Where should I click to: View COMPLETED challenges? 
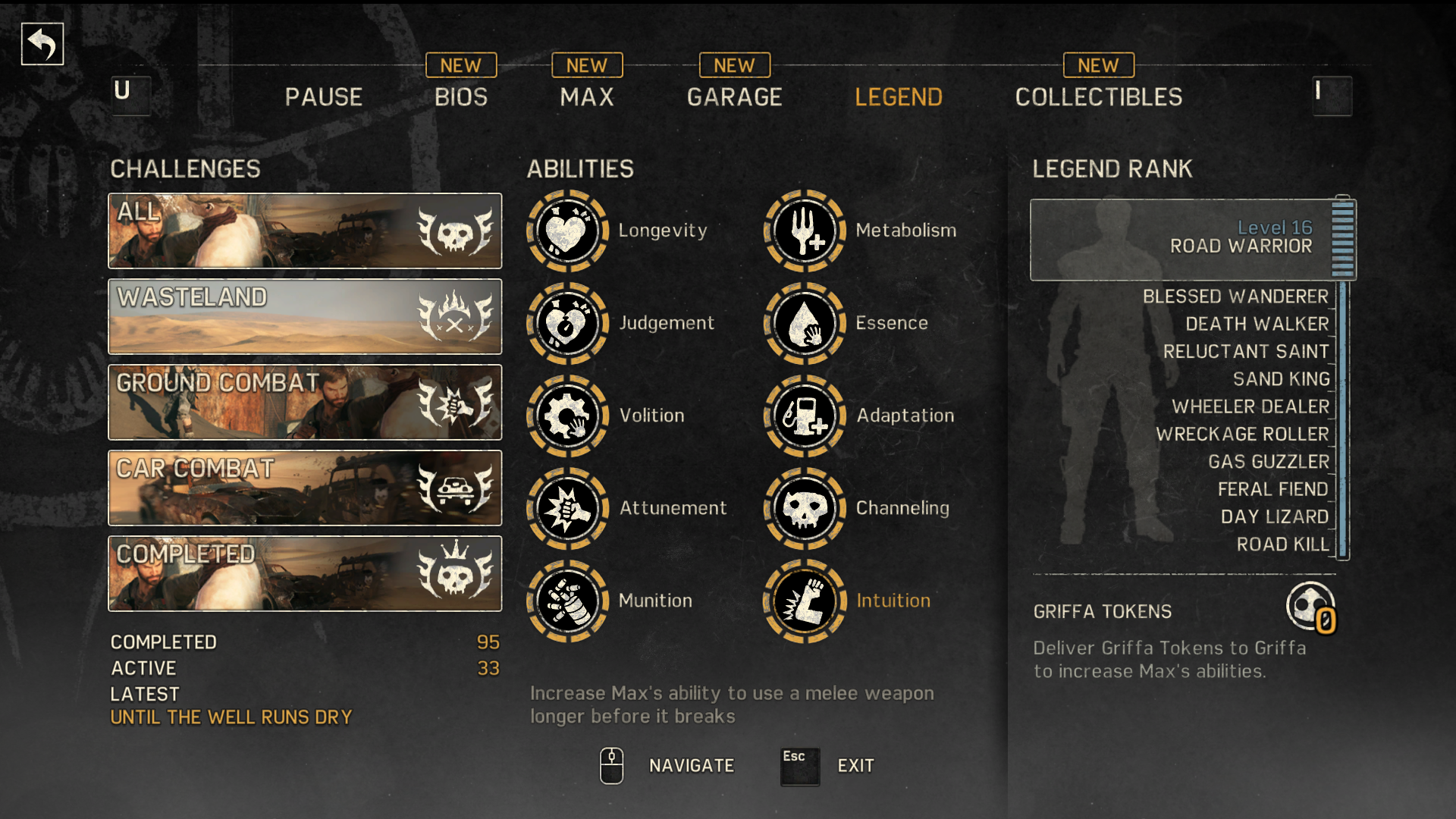pos(305,573)
